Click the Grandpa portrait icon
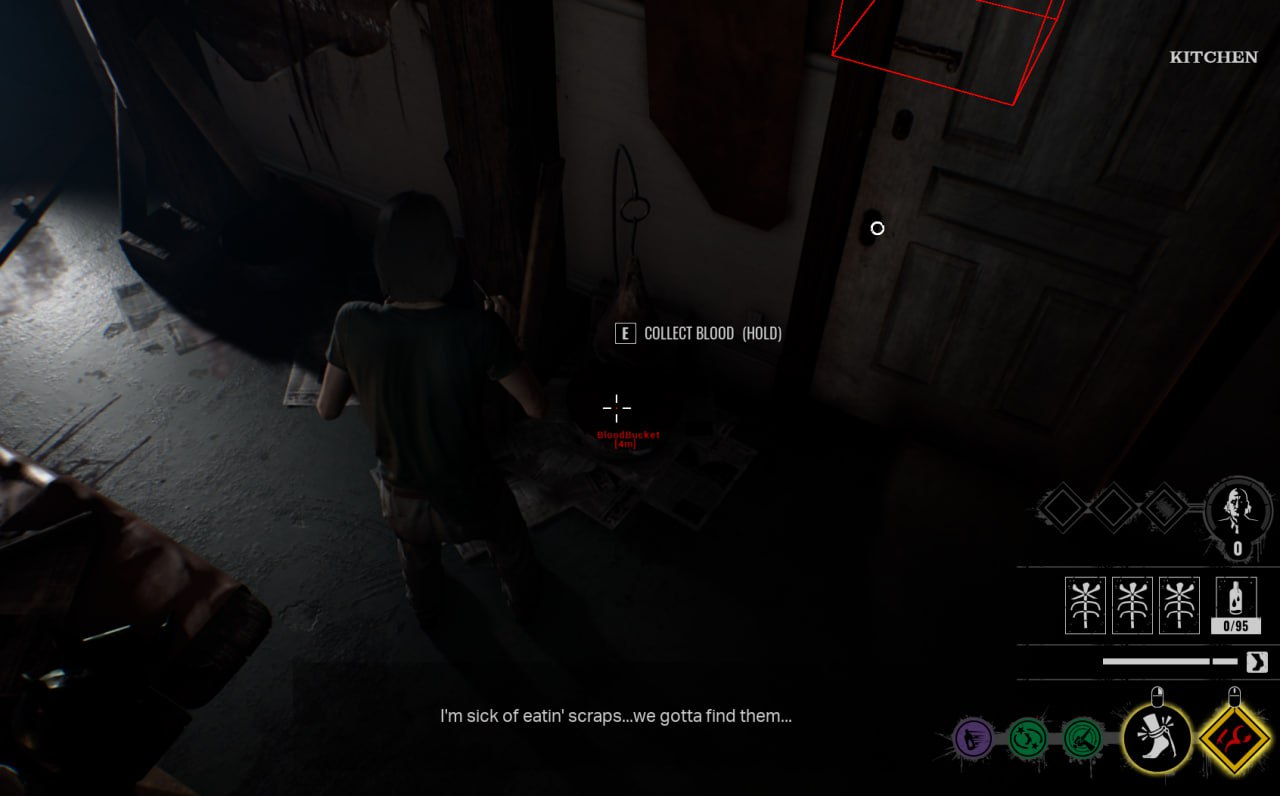 (x=1237, y=510)
